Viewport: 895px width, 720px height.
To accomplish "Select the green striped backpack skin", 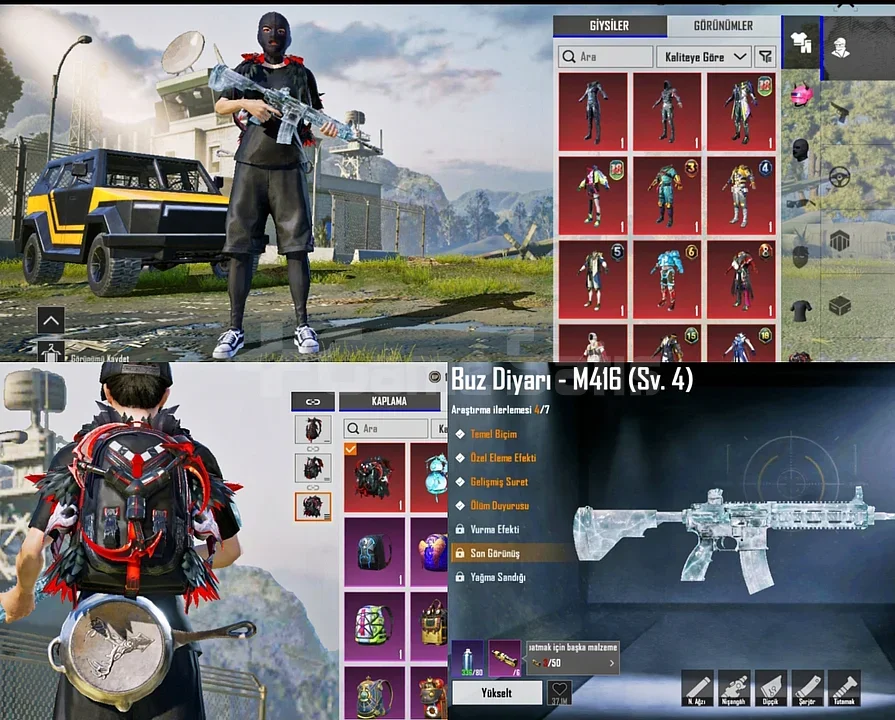I will (374, 624).
